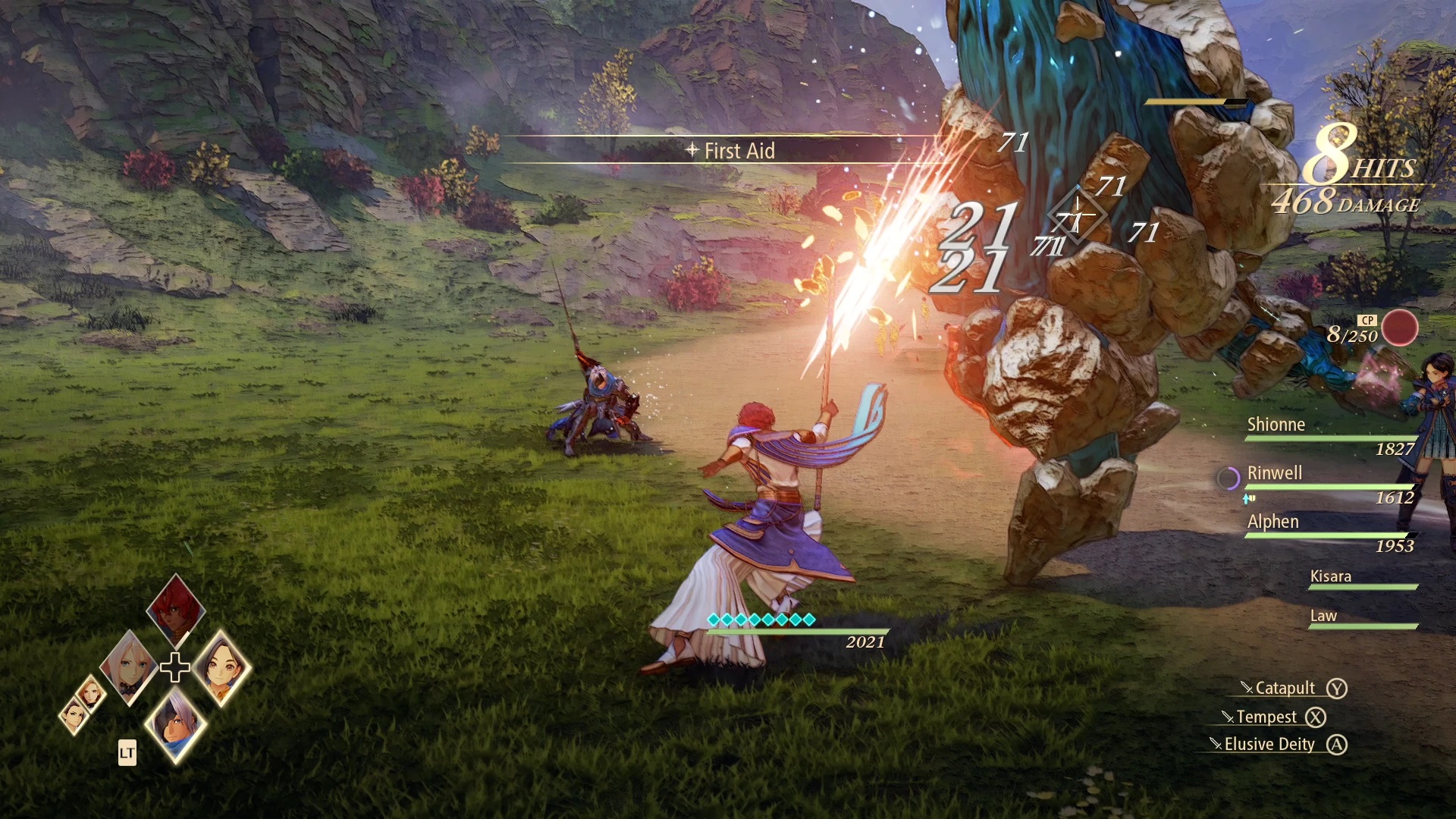The image size is (1456, 819).
Task: Use Rinwell's glowing boost attack portrait
Action: click(x=221, y=667)
